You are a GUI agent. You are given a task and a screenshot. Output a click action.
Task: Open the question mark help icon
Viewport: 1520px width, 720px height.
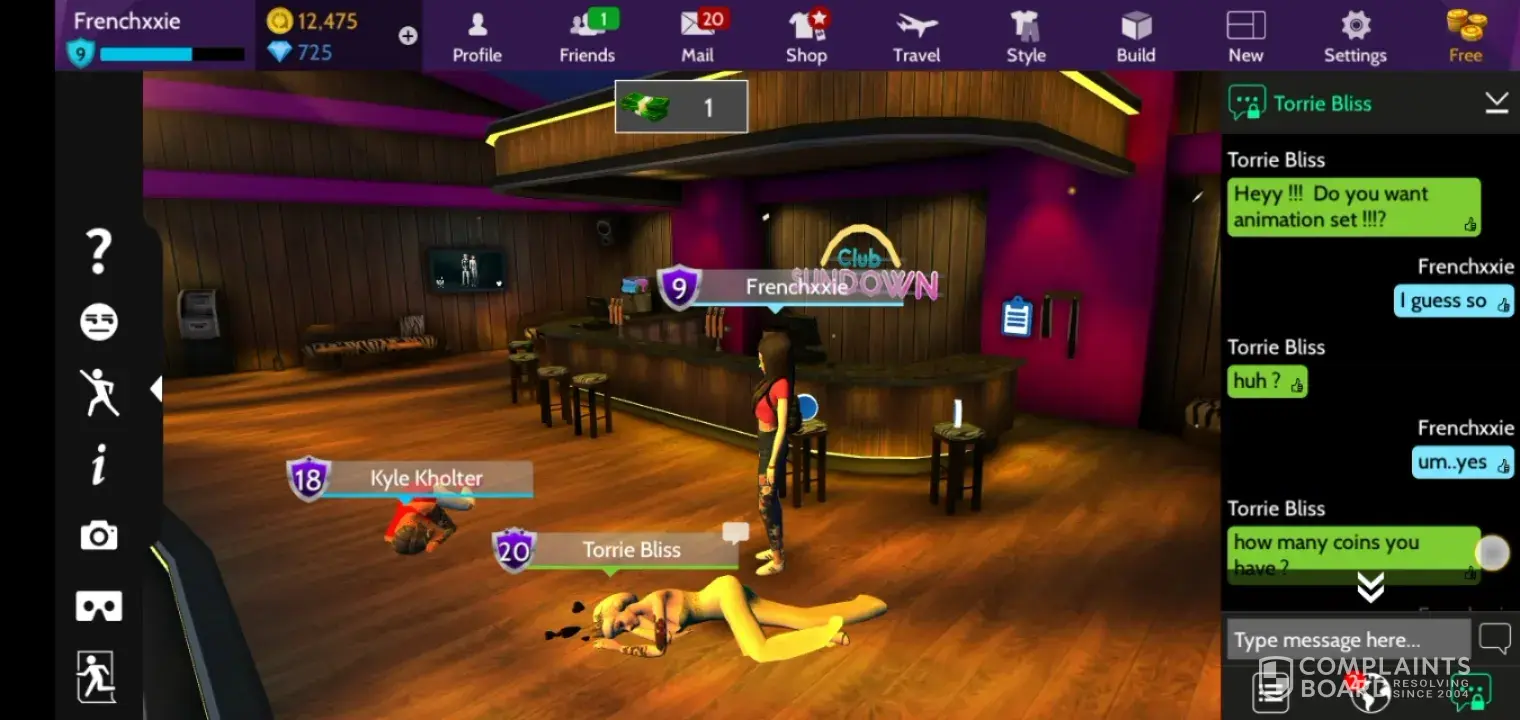[98, 251]
